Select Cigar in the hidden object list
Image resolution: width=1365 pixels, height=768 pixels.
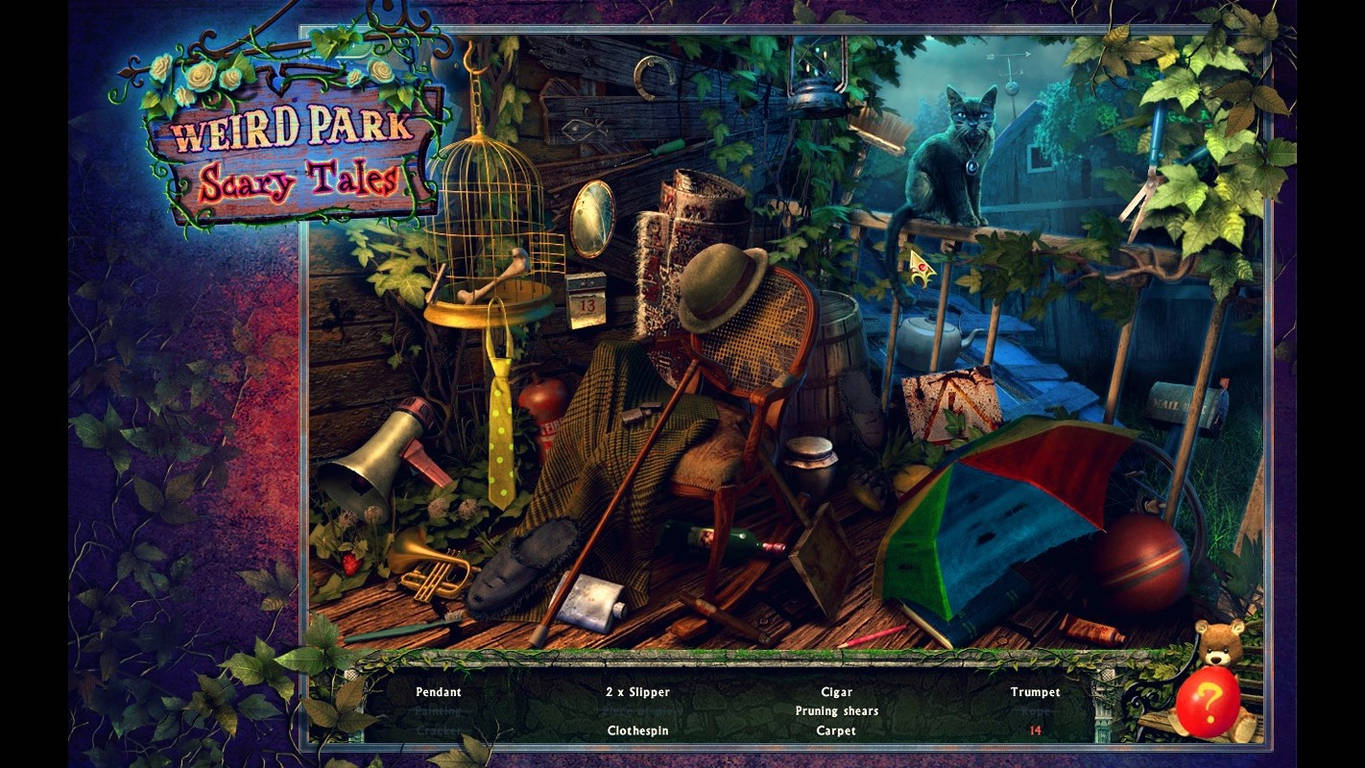tap(836, 691)
